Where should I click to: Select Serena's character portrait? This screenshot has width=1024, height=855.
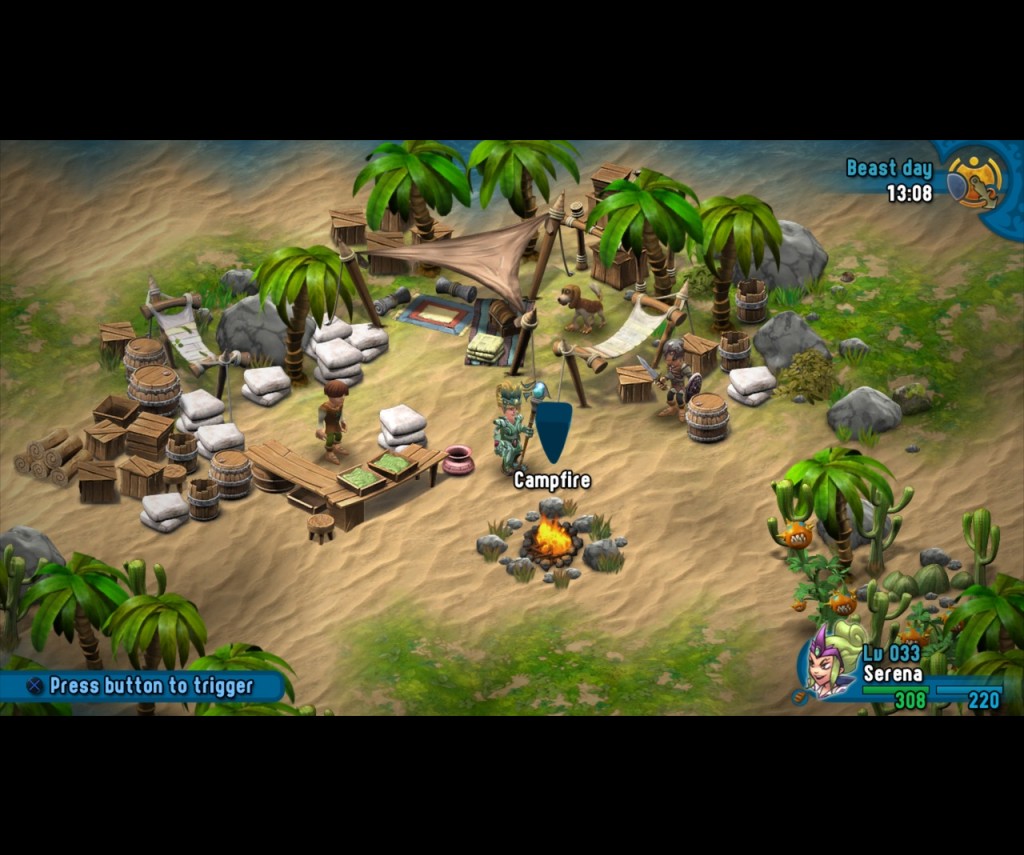tap(829, 665)
